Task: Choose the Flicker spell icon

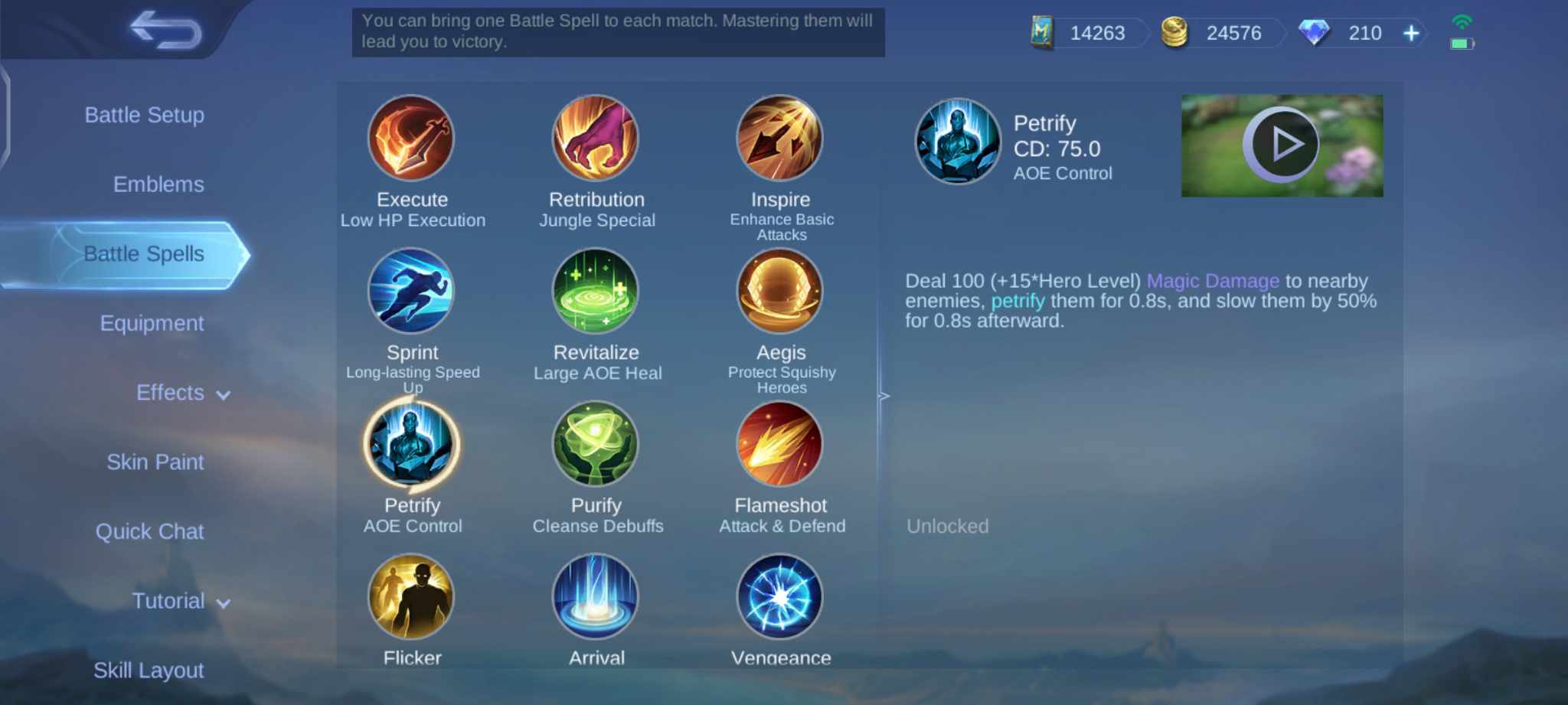Action: [x=412, y=597]
